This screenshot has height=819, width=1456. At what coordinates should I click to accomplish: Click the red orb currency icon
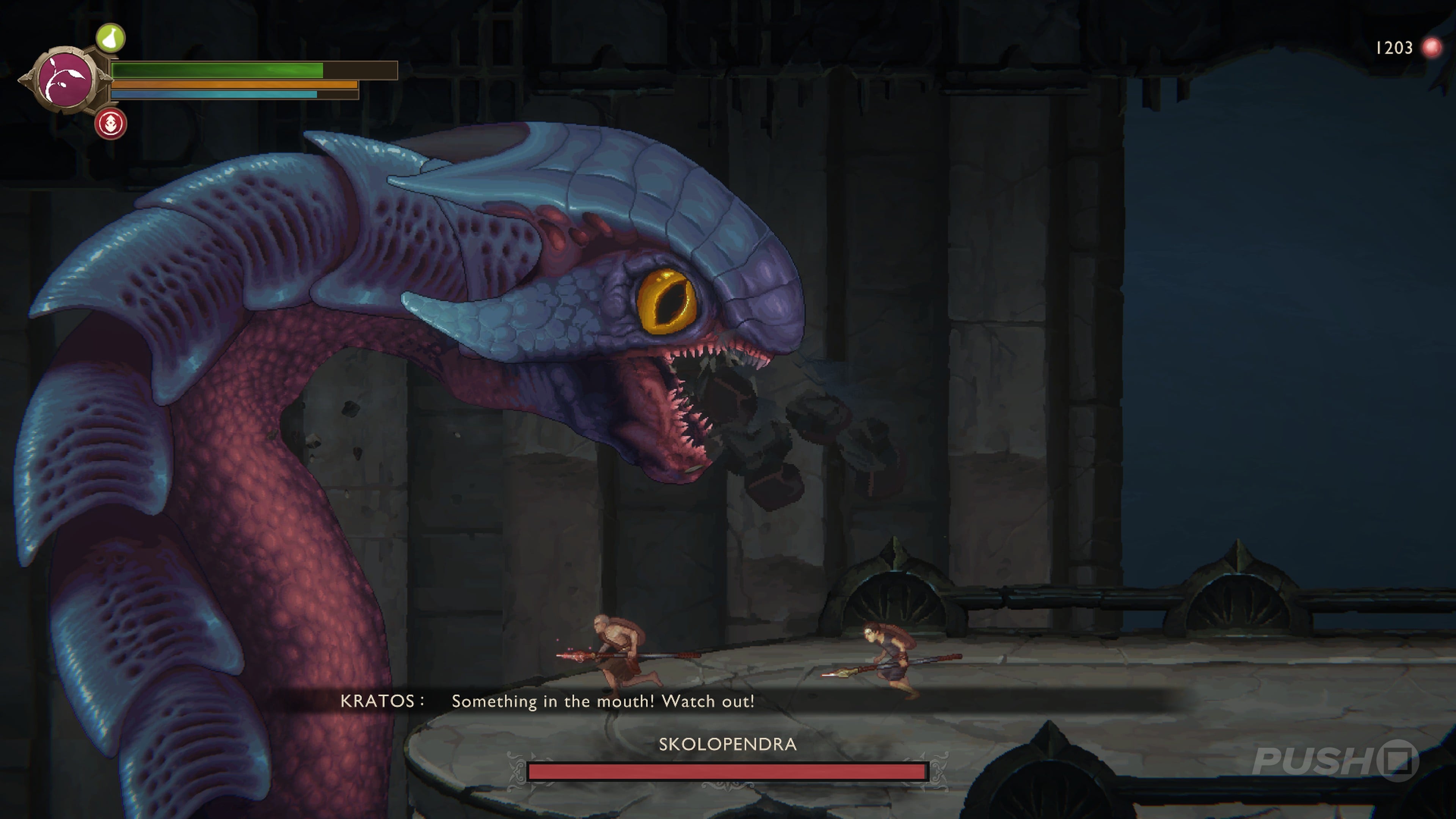click(1431, 48)
